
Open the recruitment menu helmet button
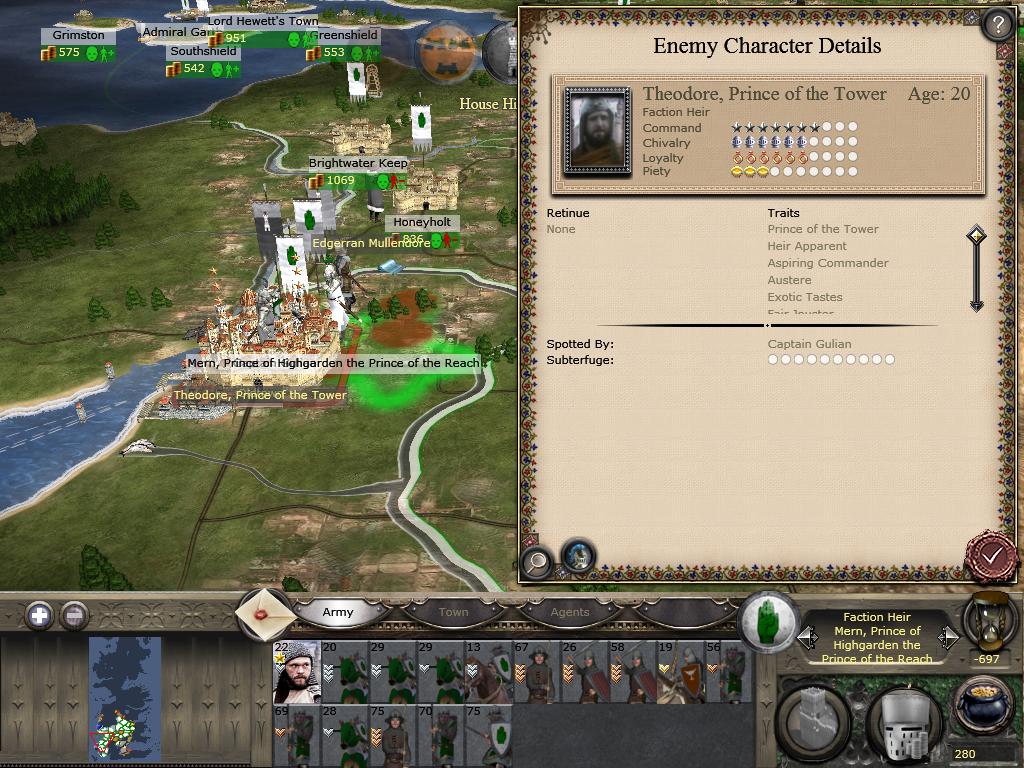point(902,720)
